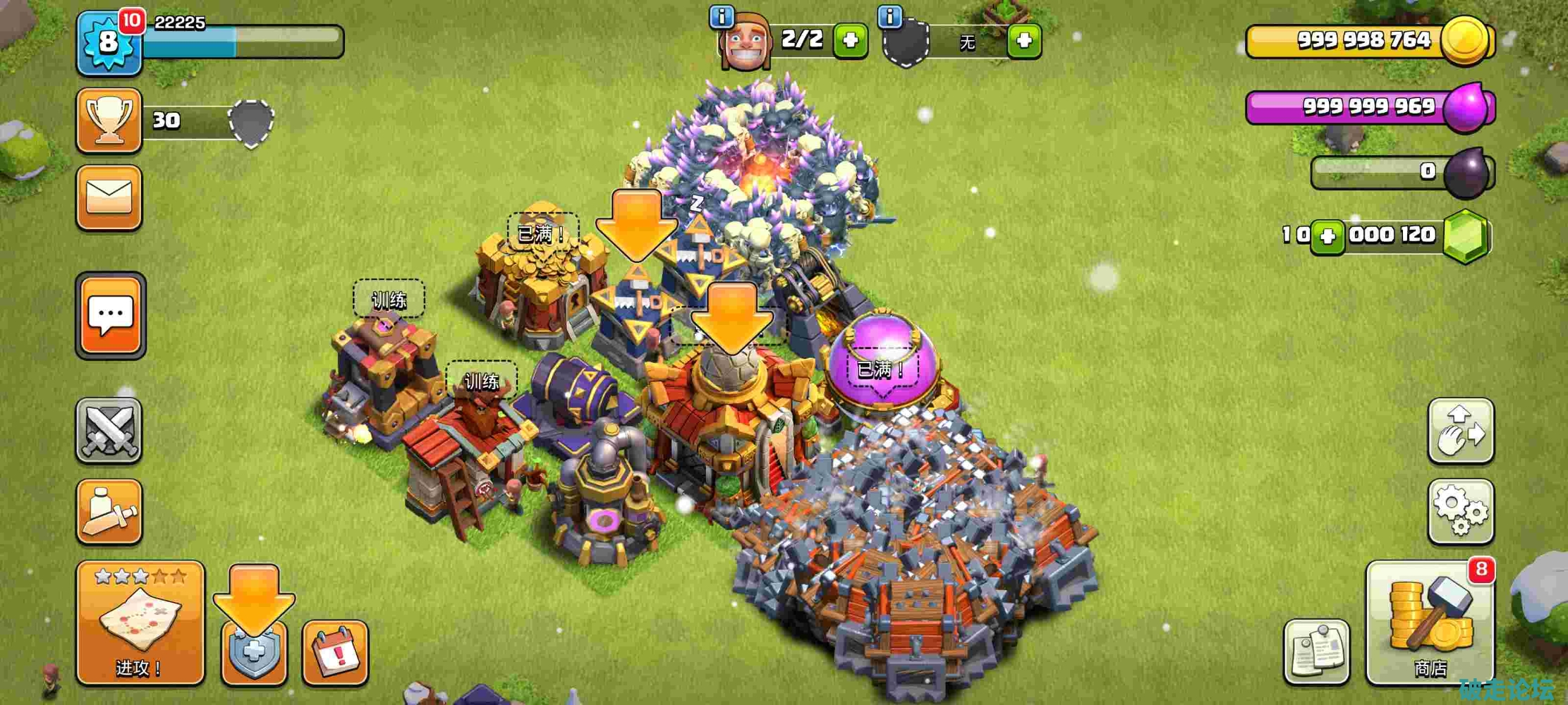1568x705 pixels.
Task: Open the Settings gears button
Action: (x=1460, y=511)
